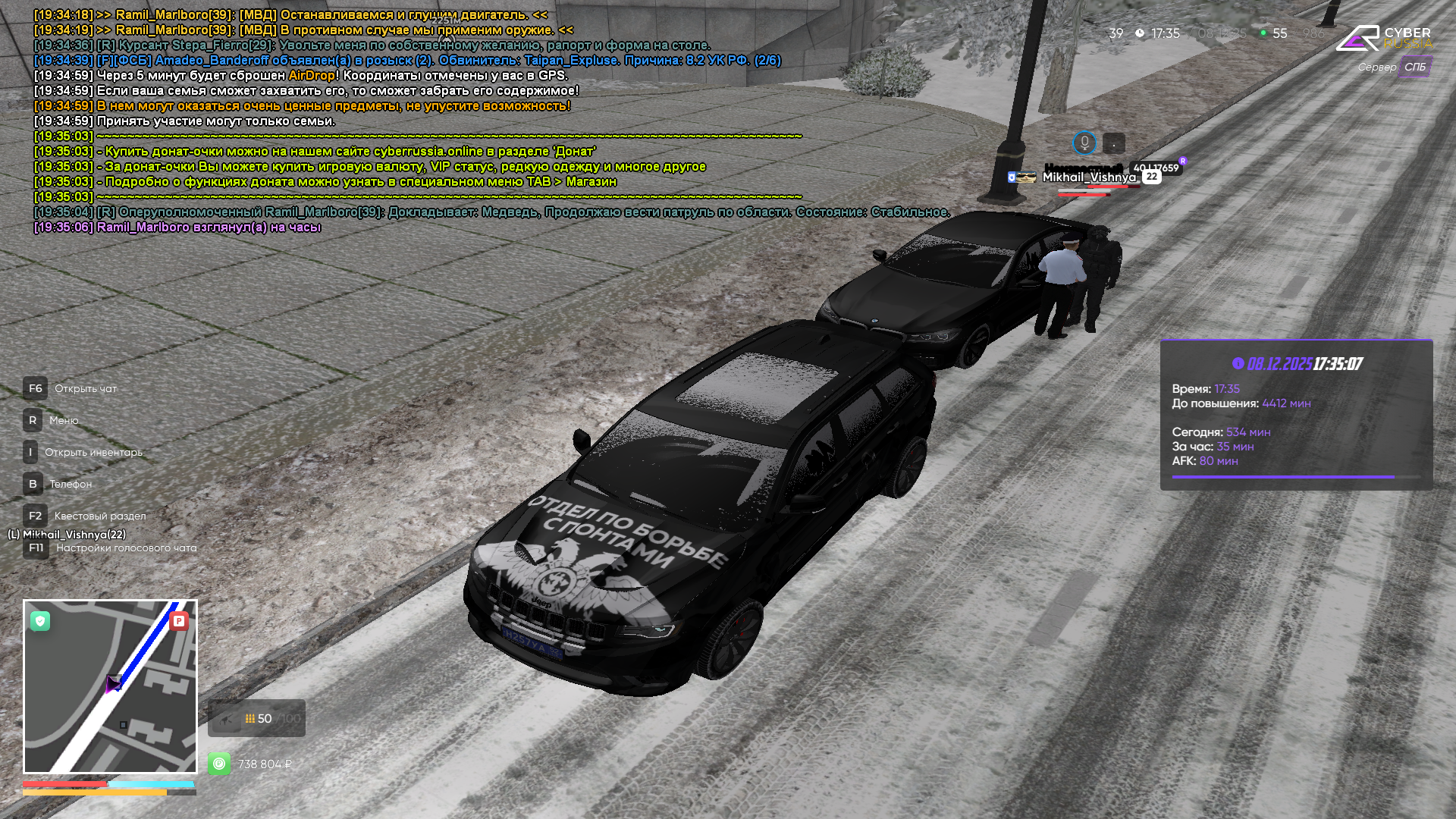1456x819 pixels.
Task: Click the minimap in the corner
Action: [110, 686]
